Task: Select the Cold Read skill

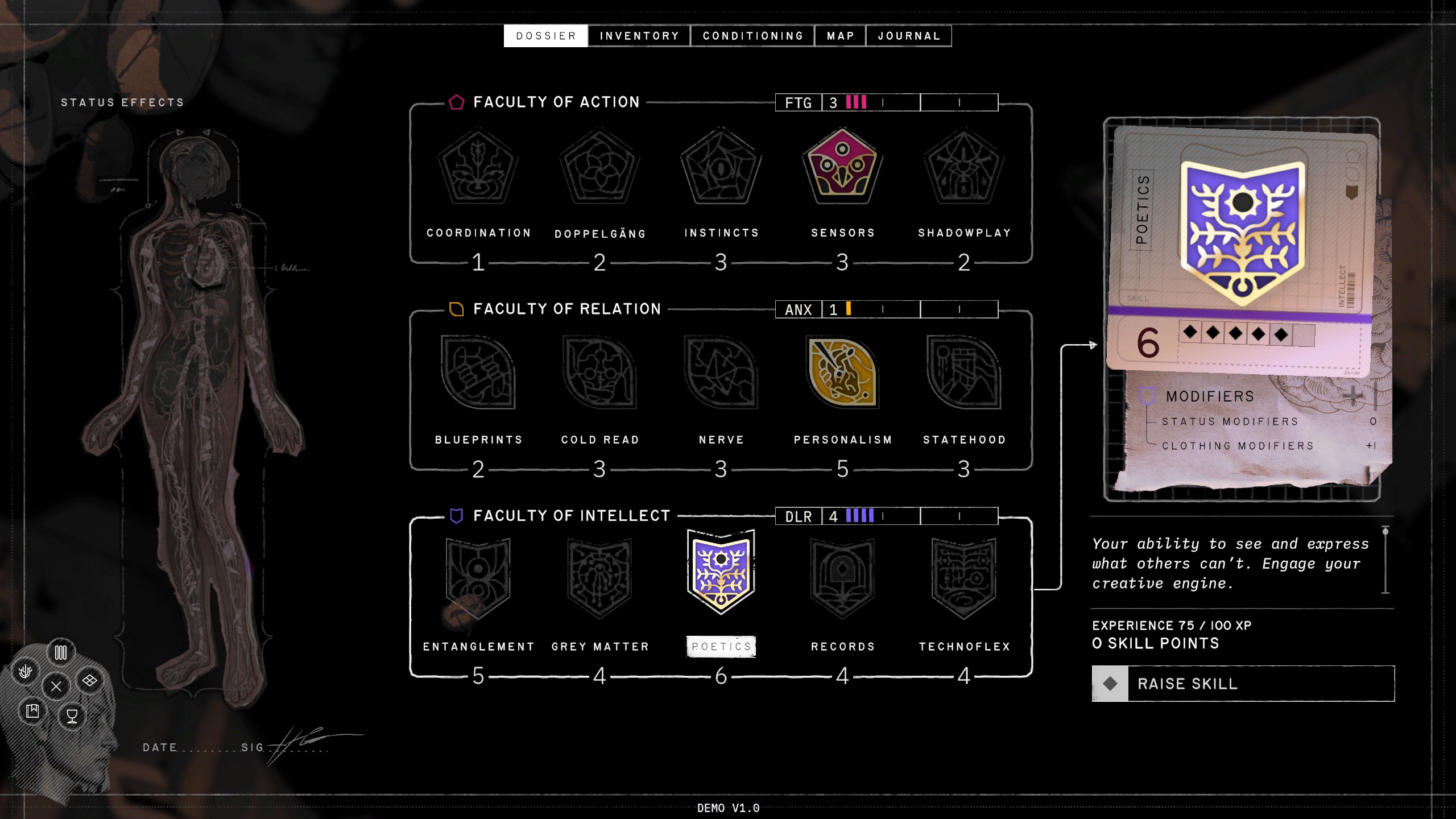Action: 599,373
